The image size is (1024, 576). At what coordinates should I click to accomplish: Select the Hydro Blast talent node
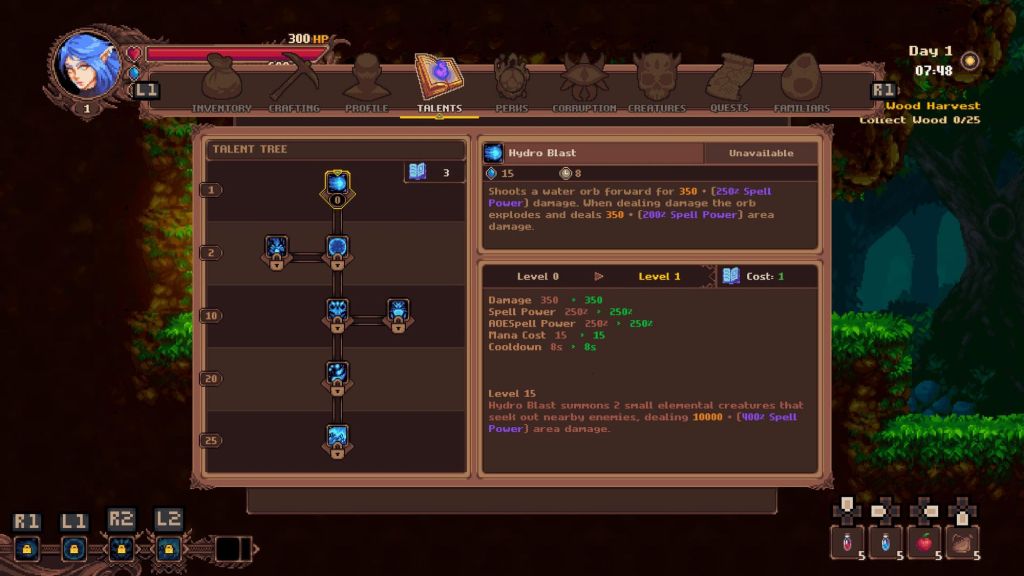pyautogui.click(x=338, y=186)
